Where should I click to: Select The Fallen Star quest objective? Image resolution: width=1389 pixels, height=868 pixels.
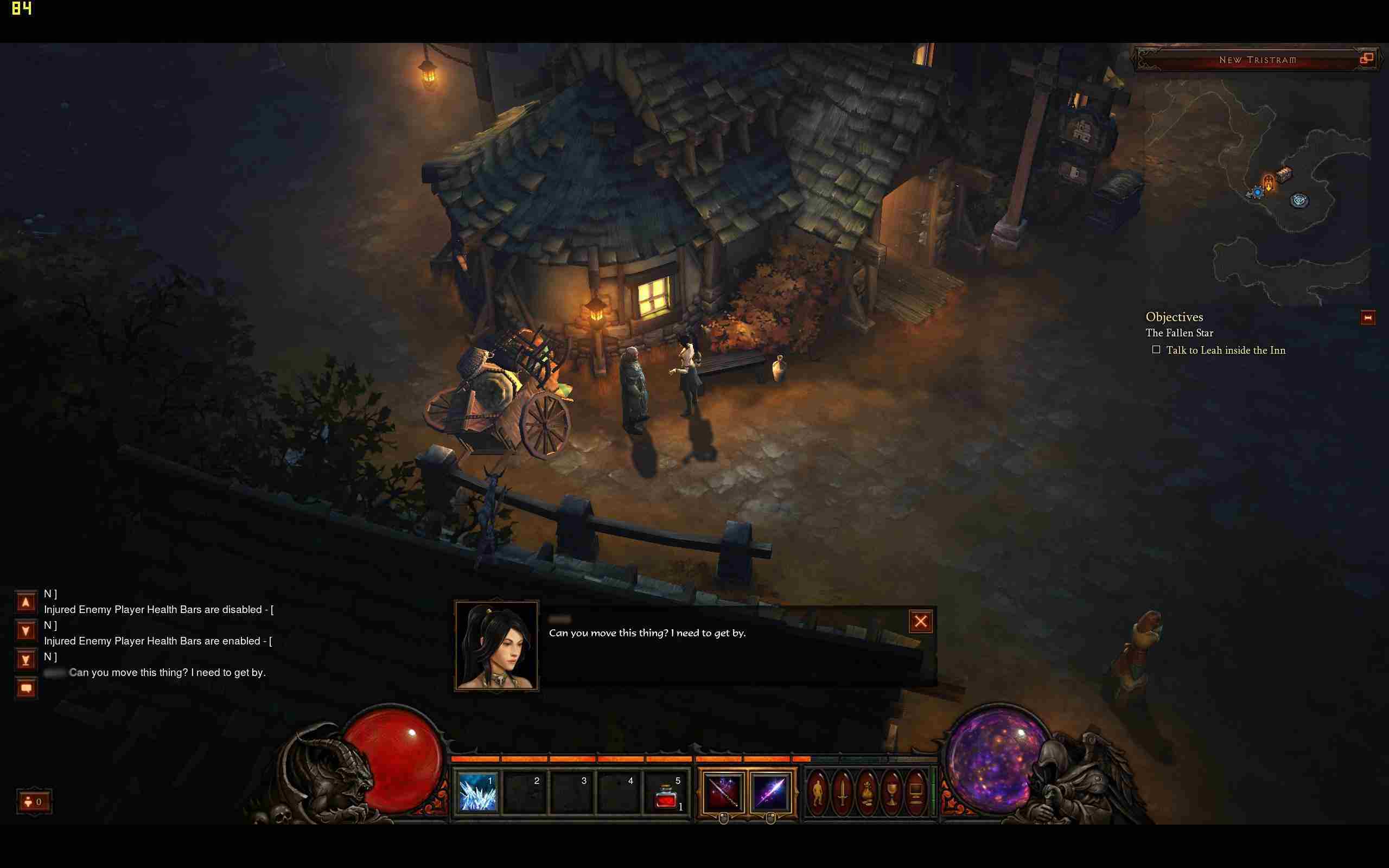pyautogui.click(x=1180, y=333)
